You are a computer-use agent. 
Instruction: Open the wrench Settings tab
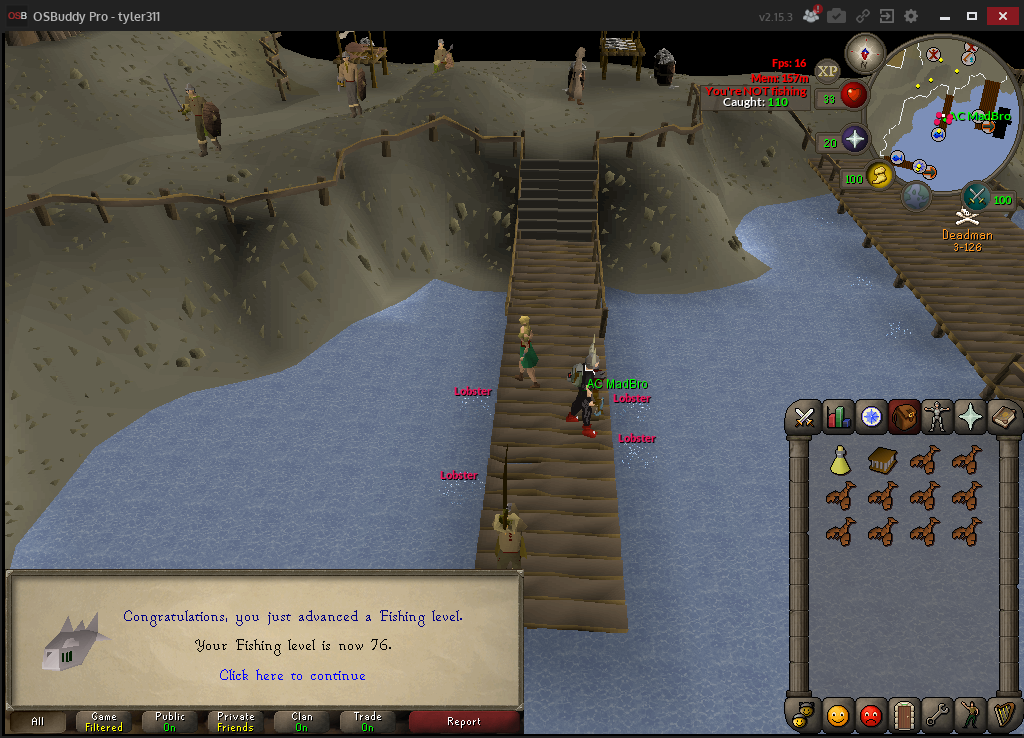click(937, 715)
